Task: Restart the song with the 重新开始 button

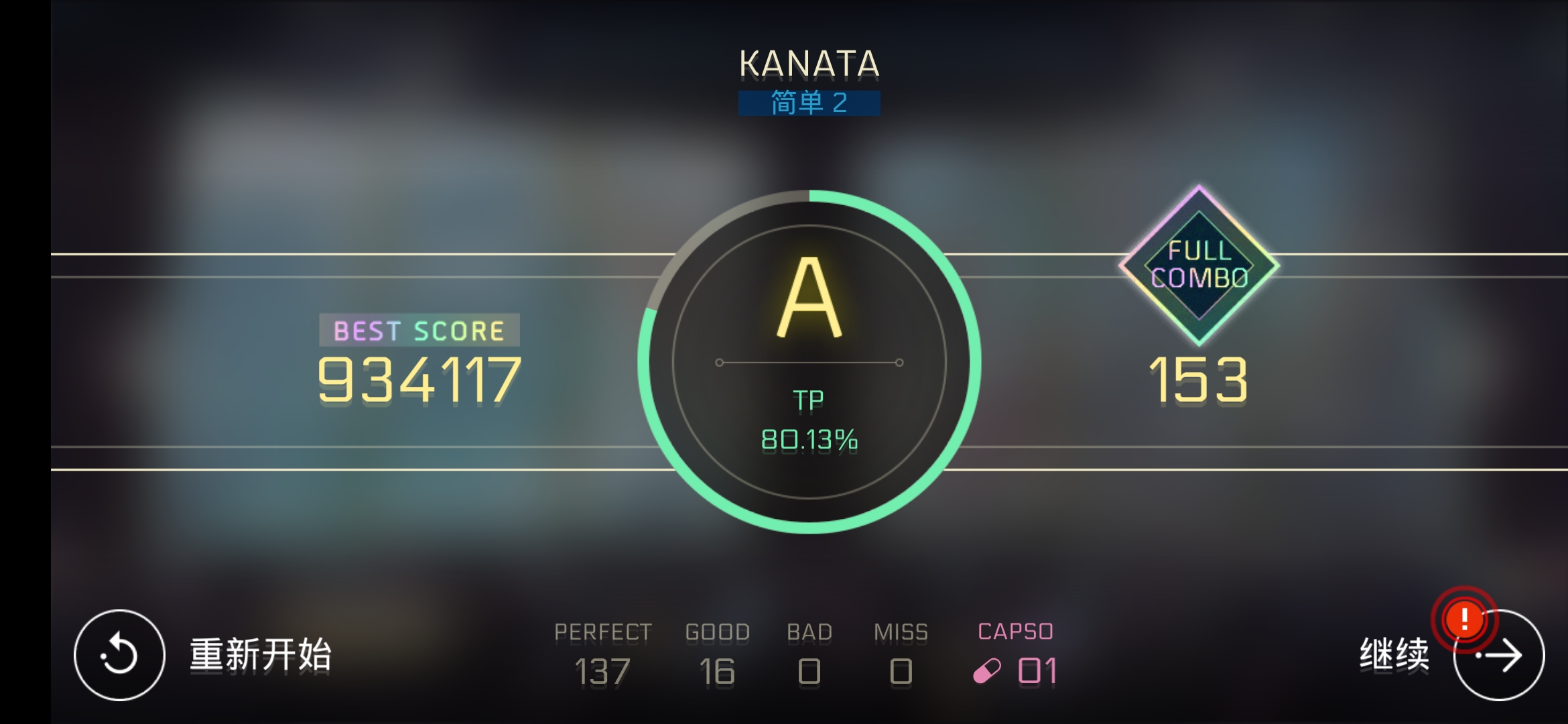Action: 119,655
